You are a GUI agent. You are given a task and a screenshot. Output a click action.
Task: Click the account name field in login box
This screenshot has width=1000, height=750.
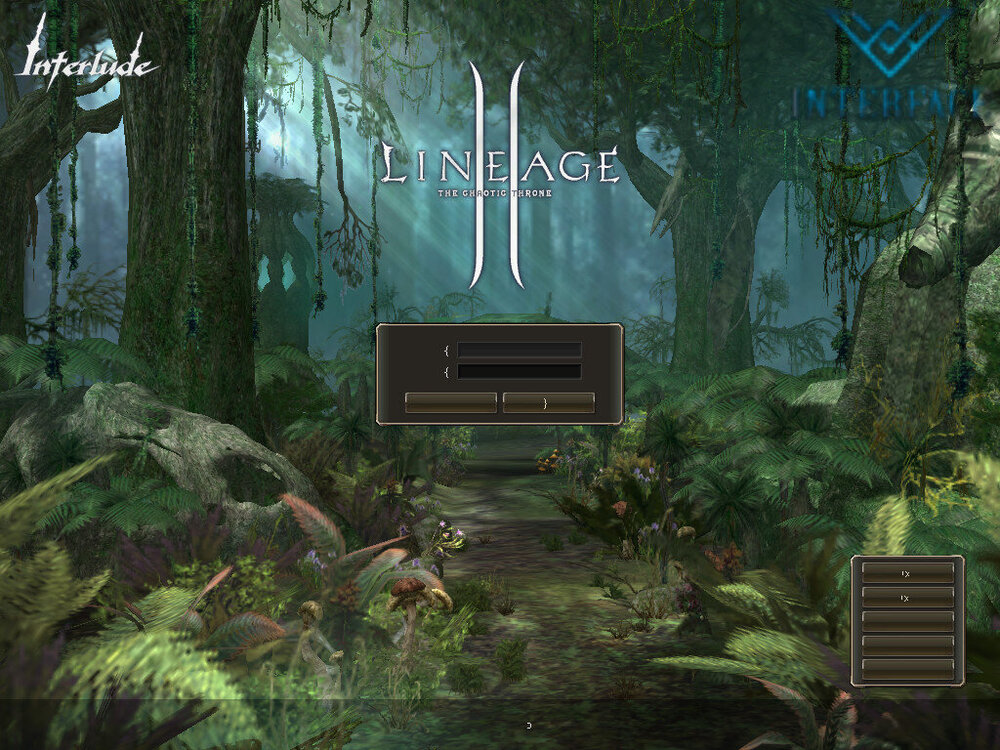tap(519, 350)
